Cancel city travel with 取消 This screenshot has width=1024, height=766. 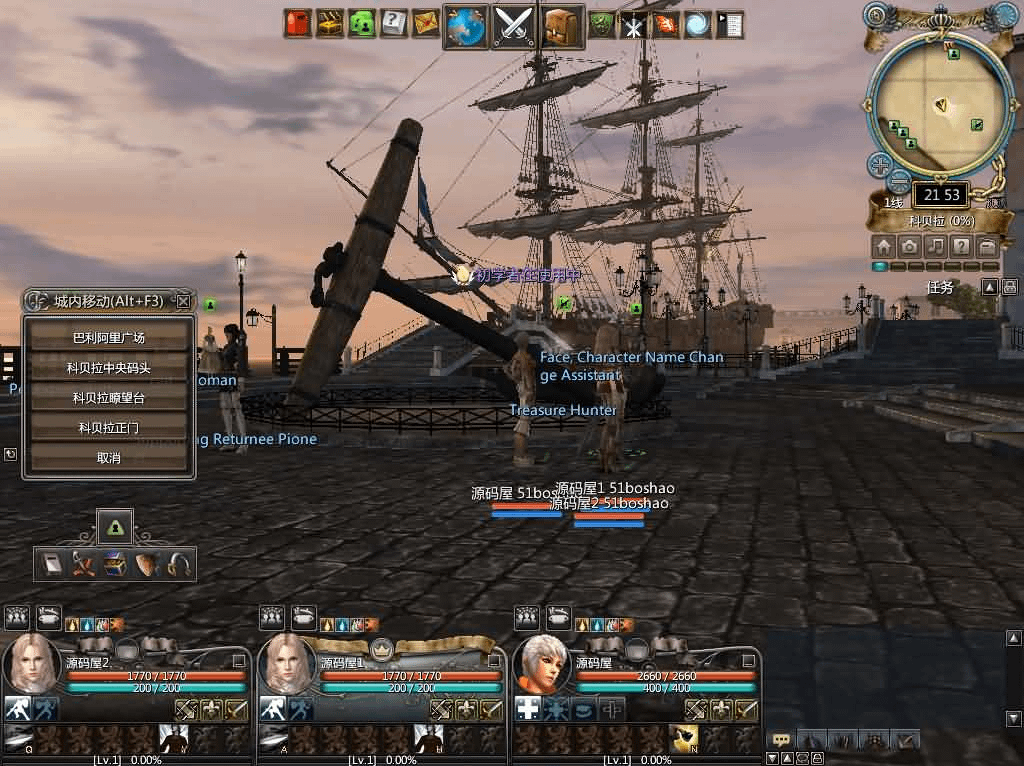click(x=109, y=458)
